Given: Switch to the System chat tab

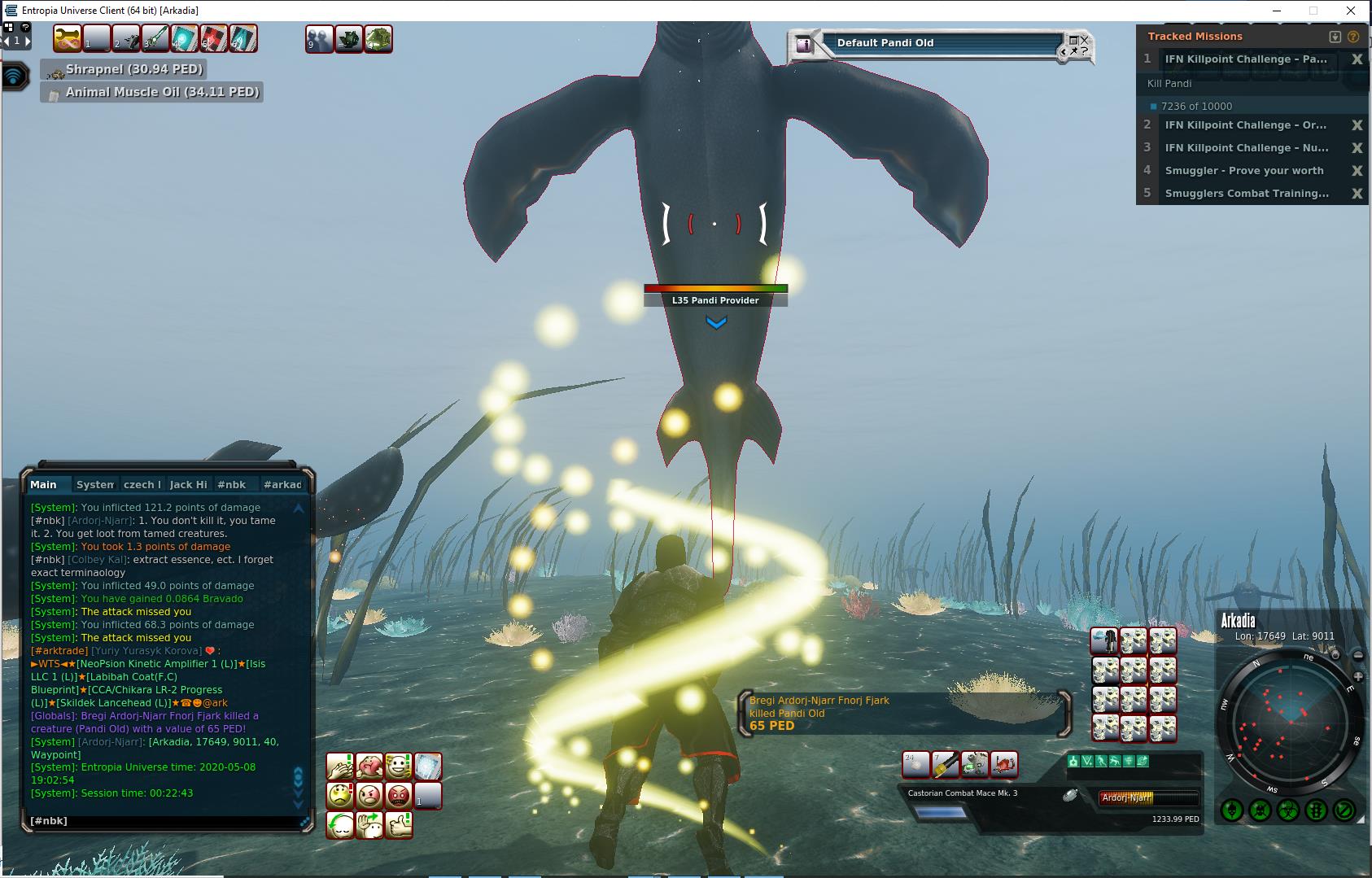Looking at the screenshot, I should click(x=95, y=484).
